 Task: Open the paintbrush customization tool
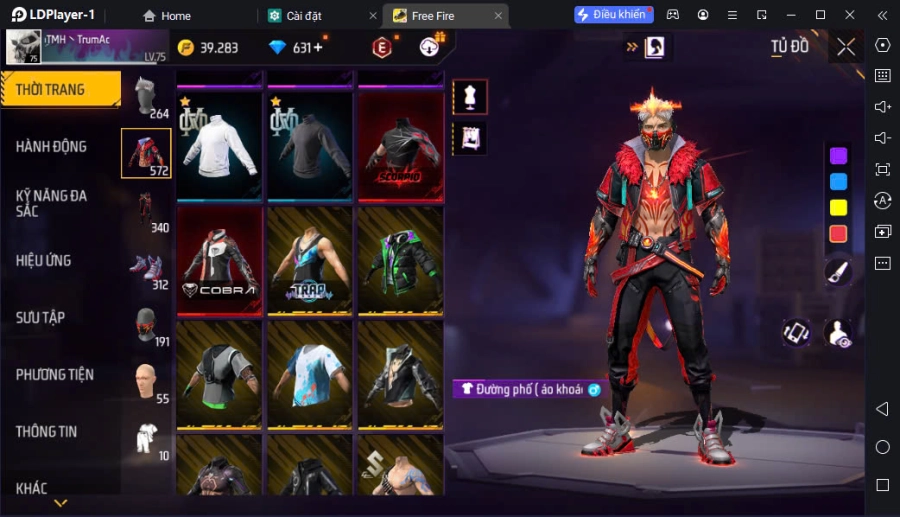(x=838, y=271)
